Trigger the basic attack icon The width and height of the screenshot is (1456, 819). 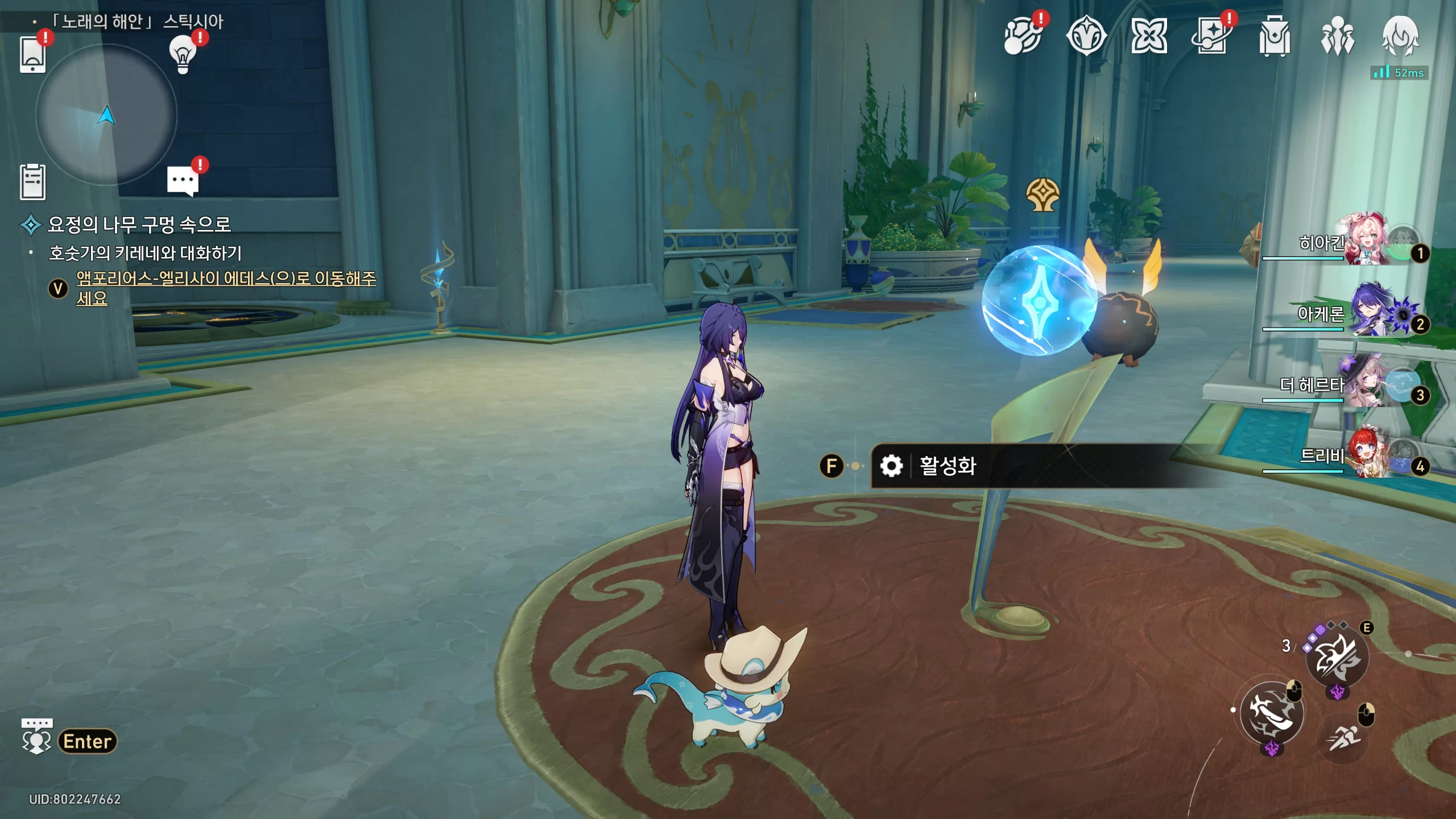pos(1272,713)
